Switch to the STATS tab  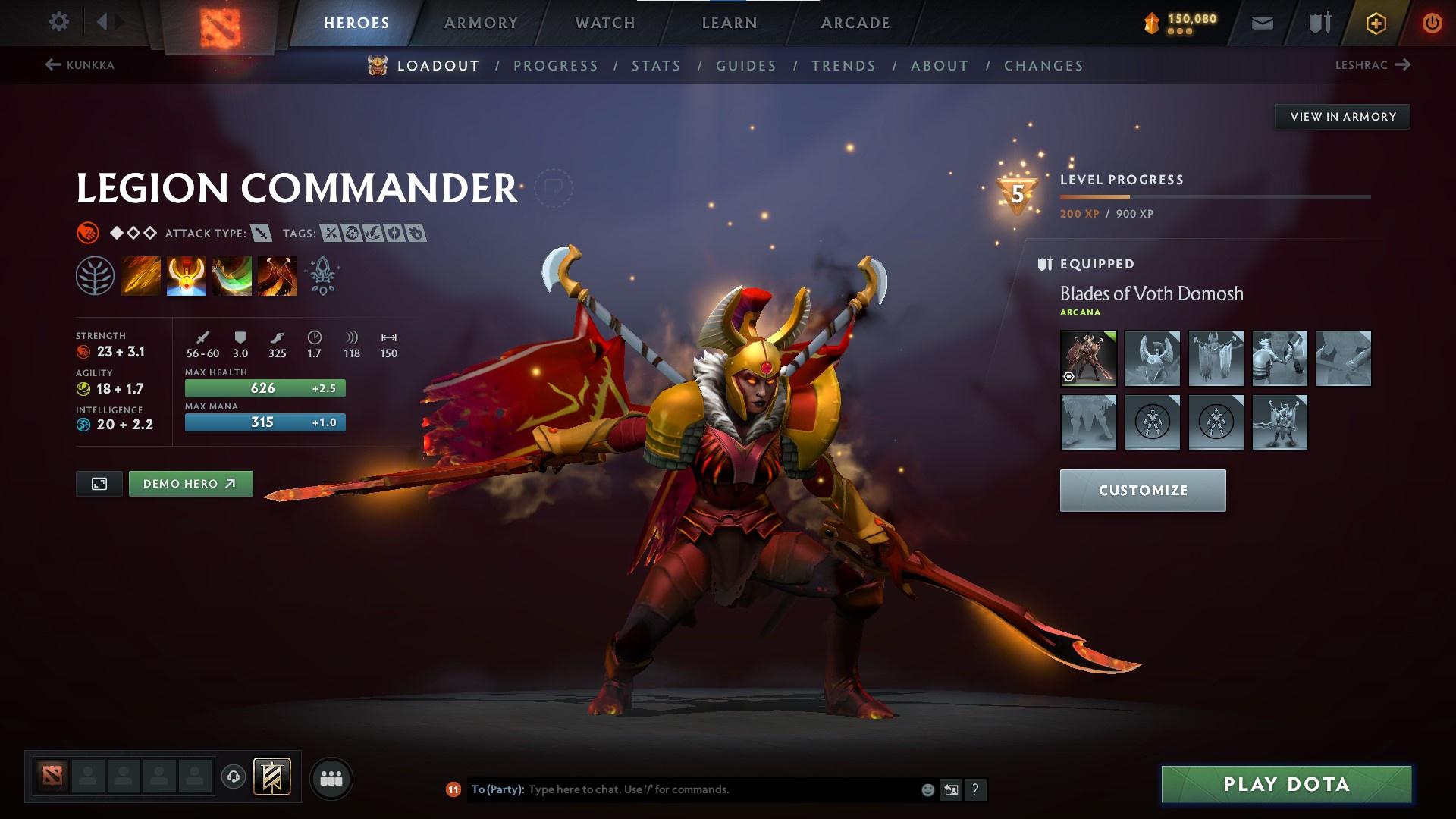coord(656,65)
